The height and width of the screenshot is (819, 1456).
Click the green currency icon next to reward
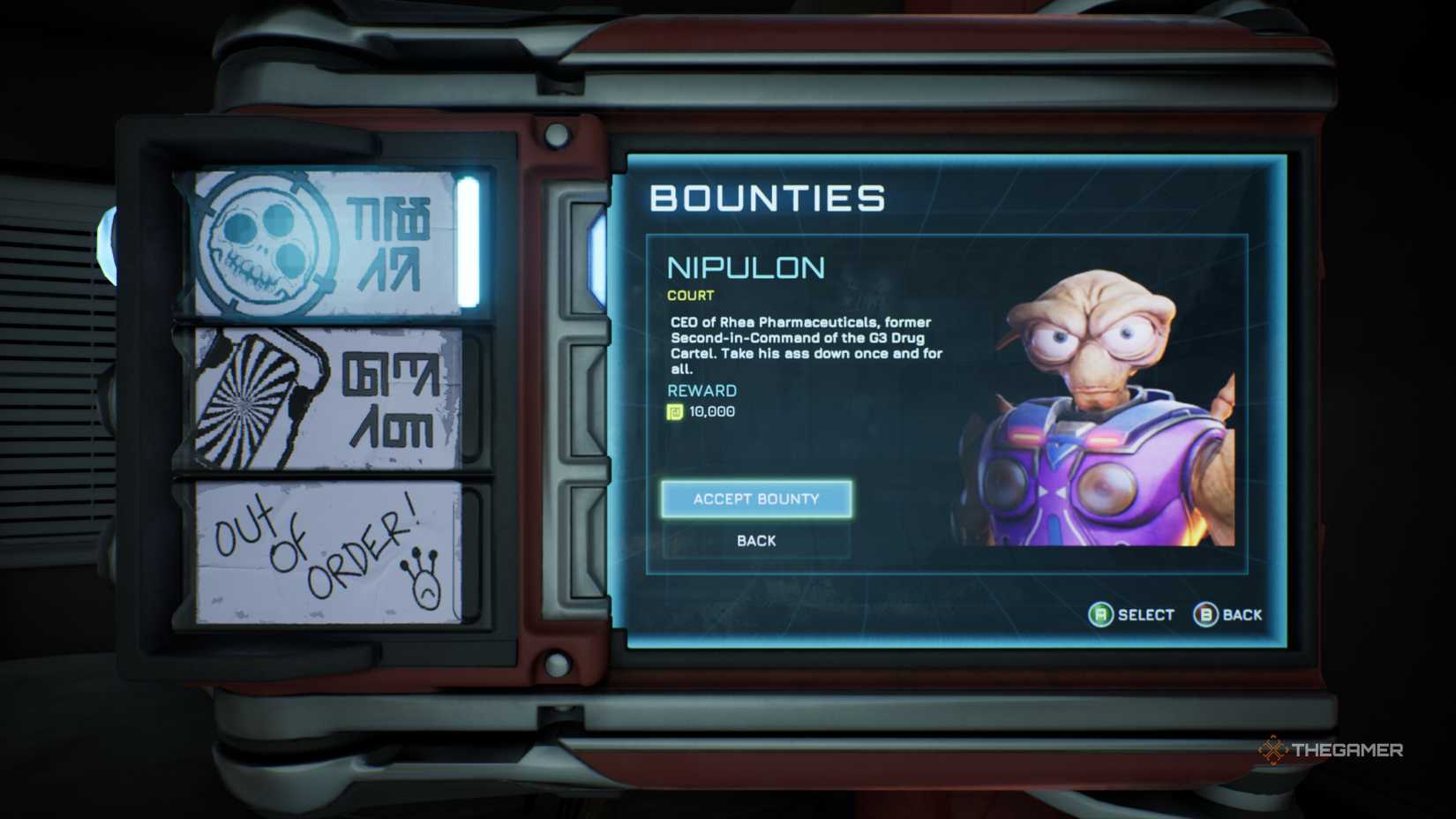point(674,411)
